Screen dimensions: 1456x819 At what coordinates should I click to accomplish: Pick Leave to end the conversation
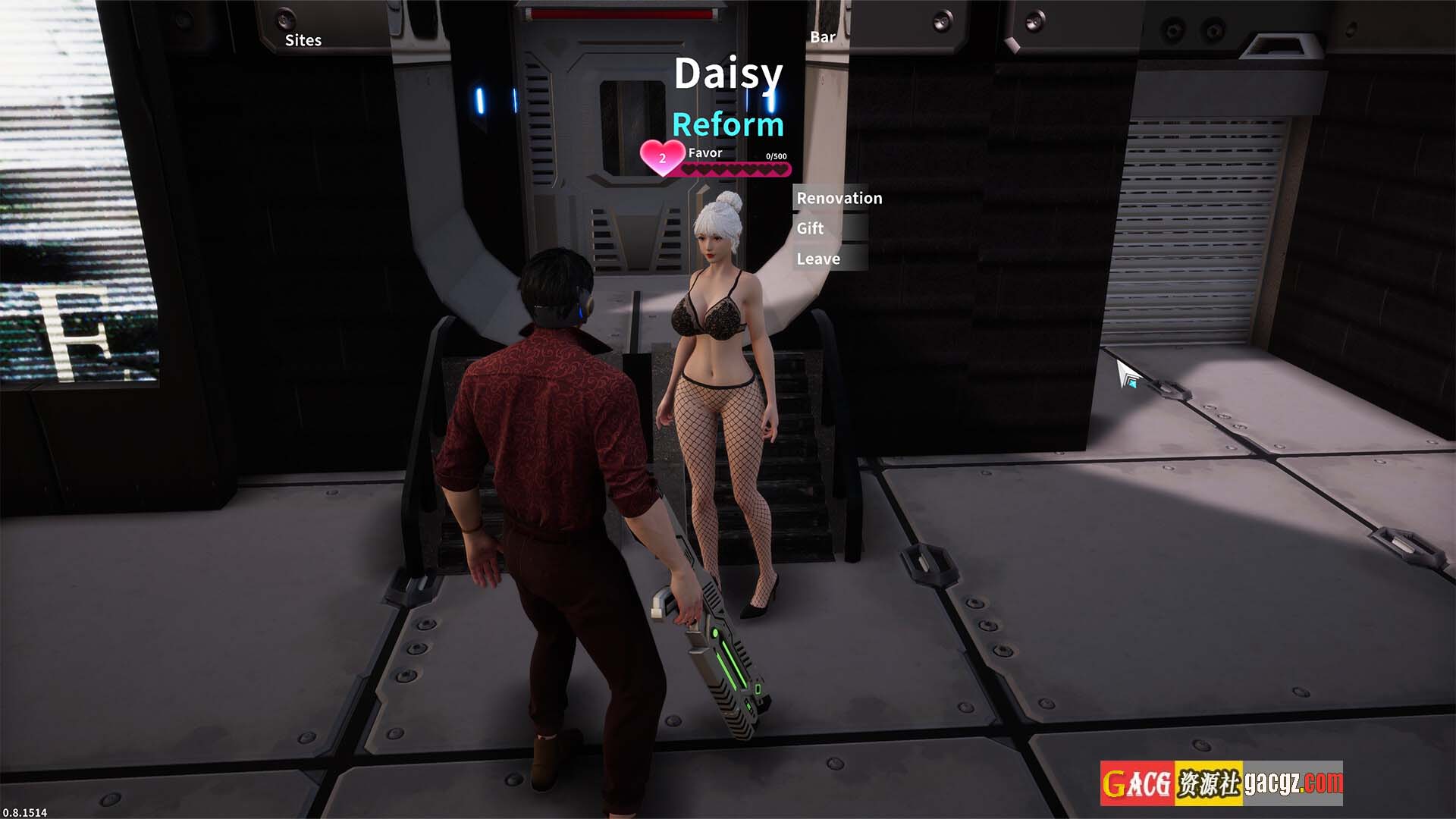(x=818, y=259)
